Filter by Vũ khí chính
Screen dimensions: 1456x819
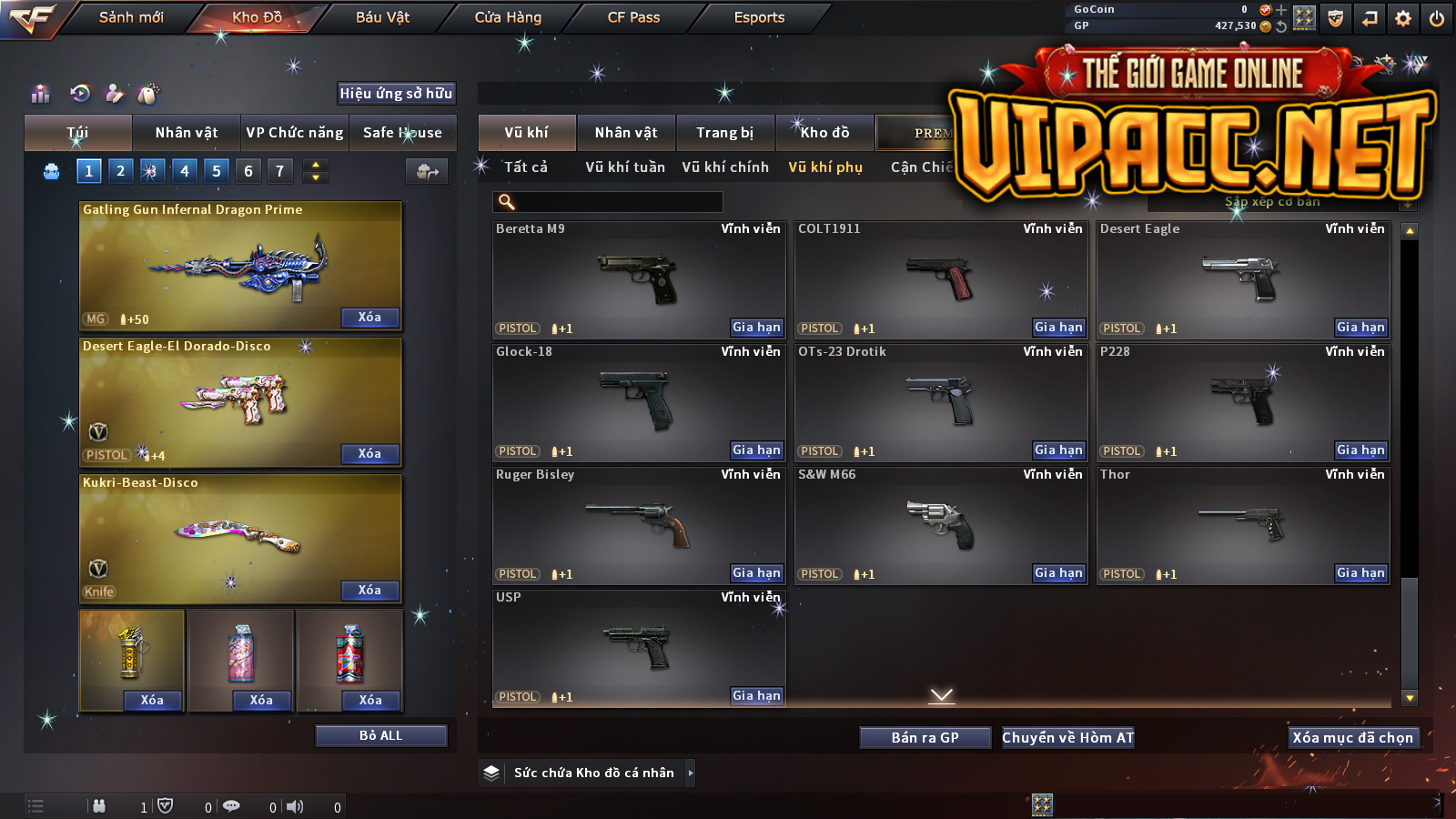tap(725, 167)
